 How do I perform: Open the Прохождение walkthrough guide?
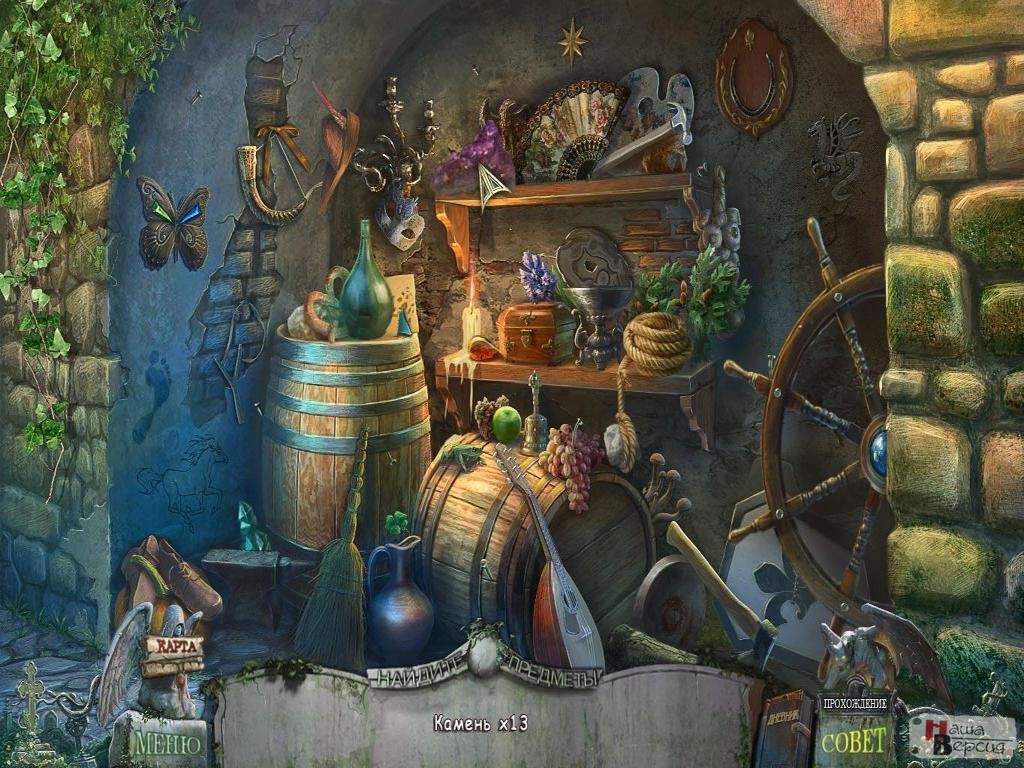click(x=855, y=703)
